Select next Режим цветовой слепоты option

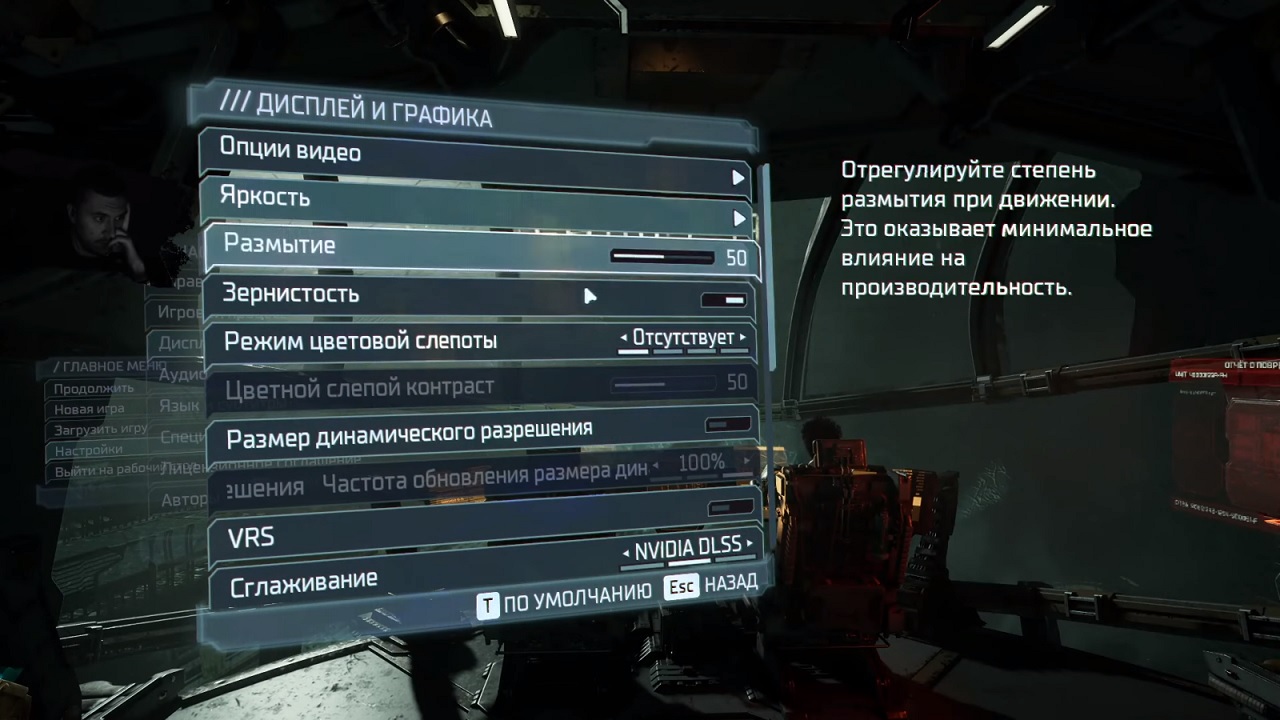click(x=741, y=338)
